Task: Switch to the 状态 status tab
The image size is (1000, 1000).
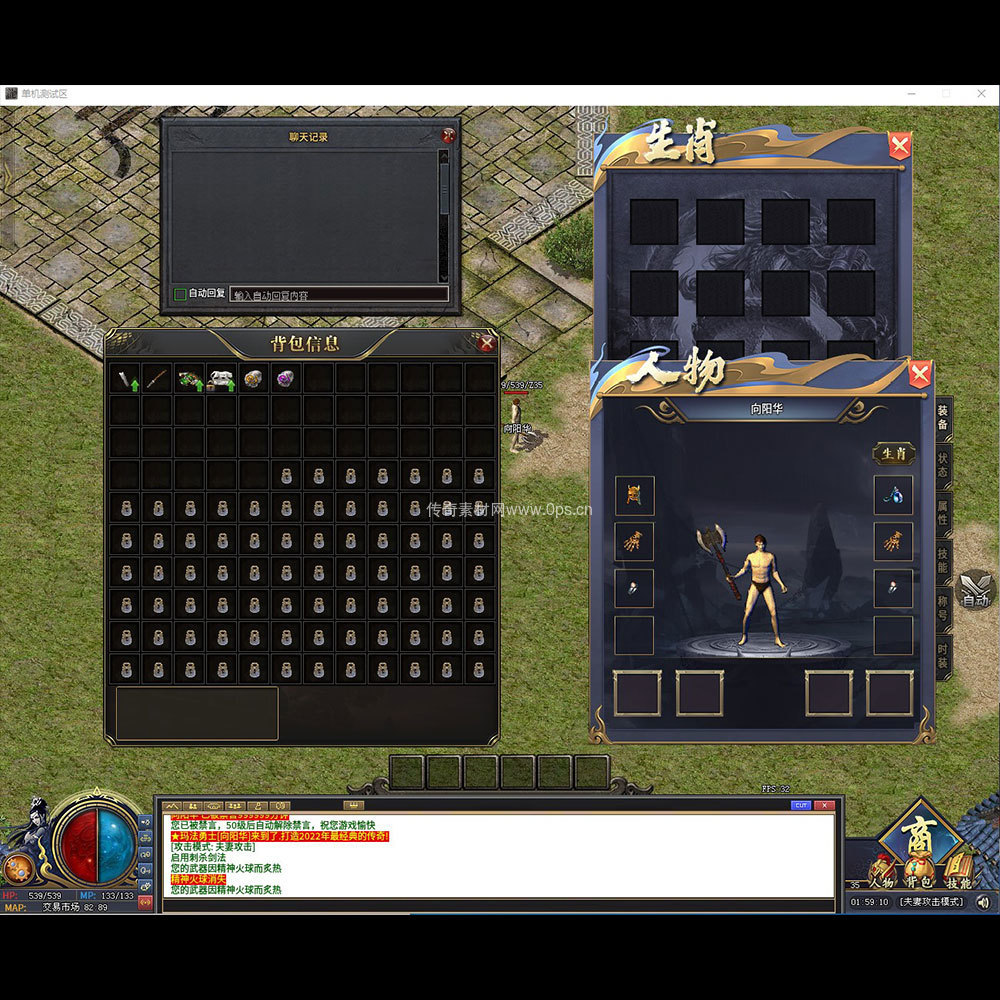Action: [942, 465]
